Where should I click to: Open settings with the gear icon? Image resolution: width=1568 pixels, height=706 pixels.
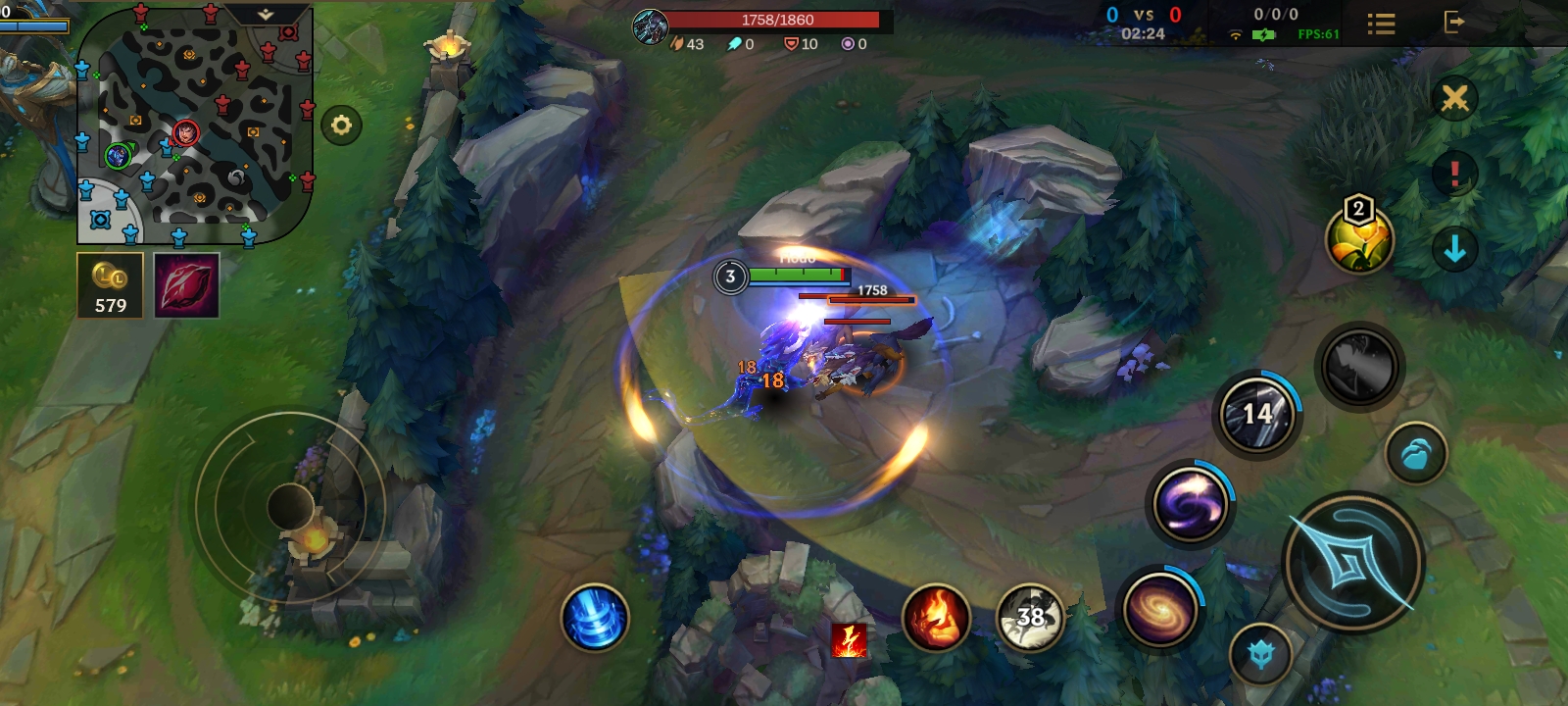click(341, 126)
